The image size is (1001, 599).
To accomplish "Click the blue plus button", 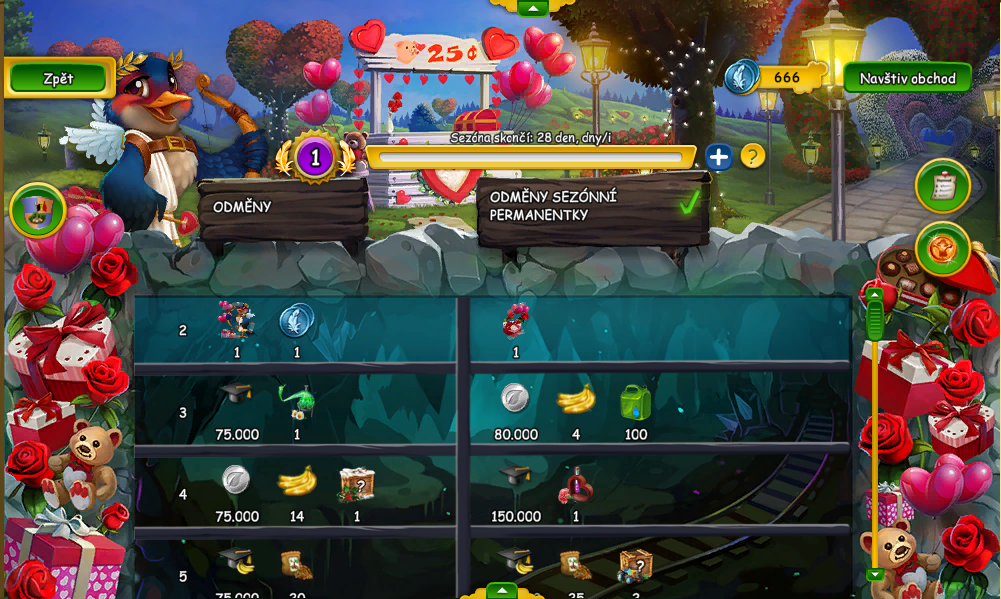I will pos(719,157).
